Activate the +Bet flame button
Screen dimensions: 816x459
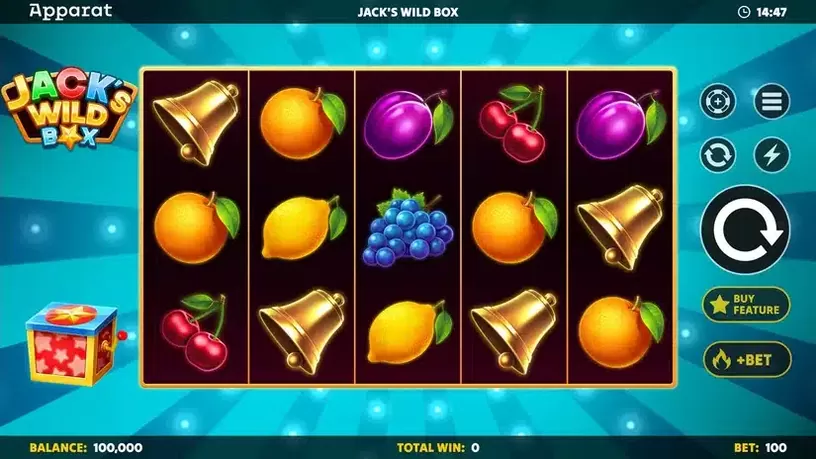pyautogui.click(x=745, y=358)
